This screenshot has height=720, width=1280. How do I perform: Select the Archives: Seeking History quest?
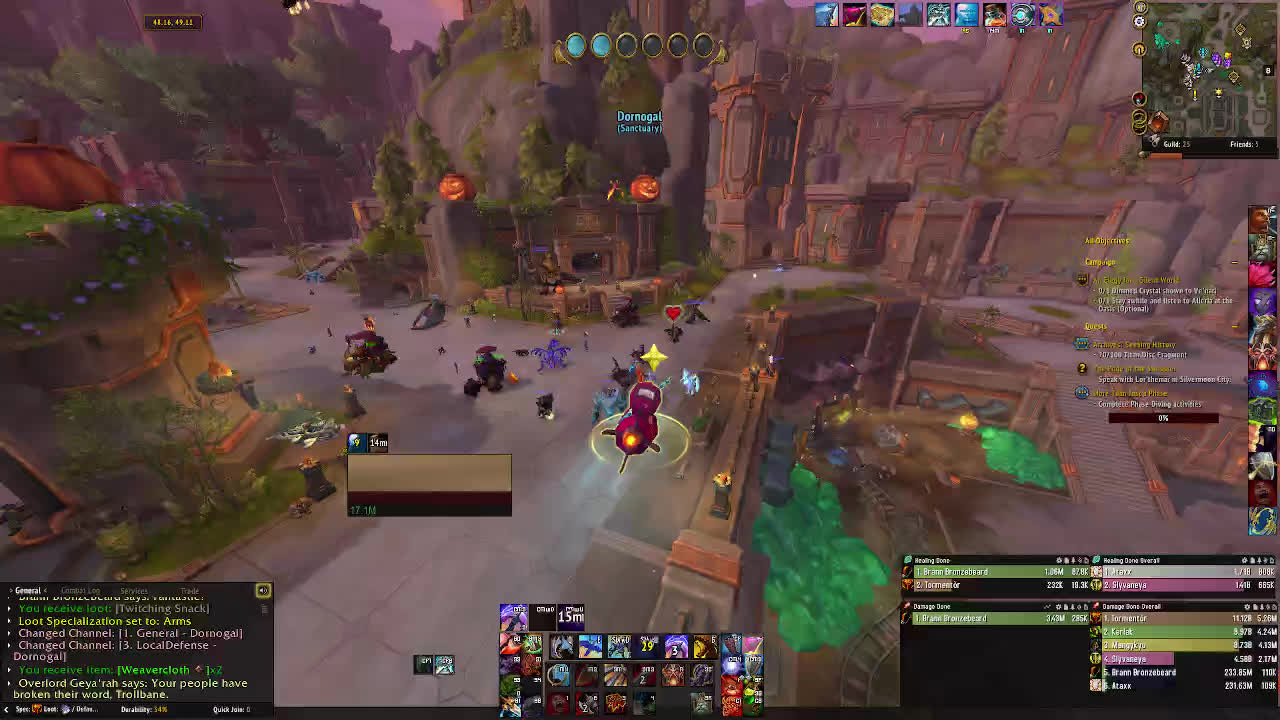(1135, 344)
